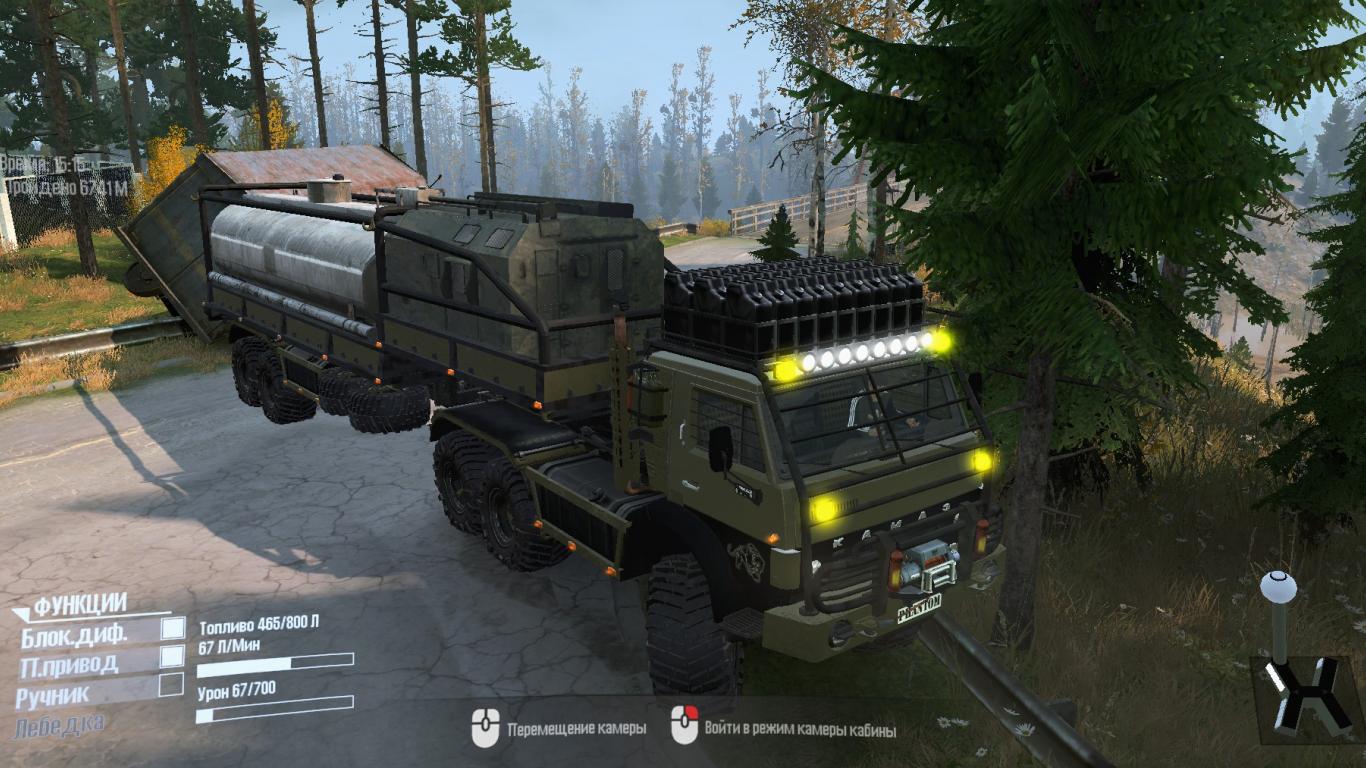
Task: Enable the П.привод all-wheel drive checkbox
Action: click(x=173, y=656)
